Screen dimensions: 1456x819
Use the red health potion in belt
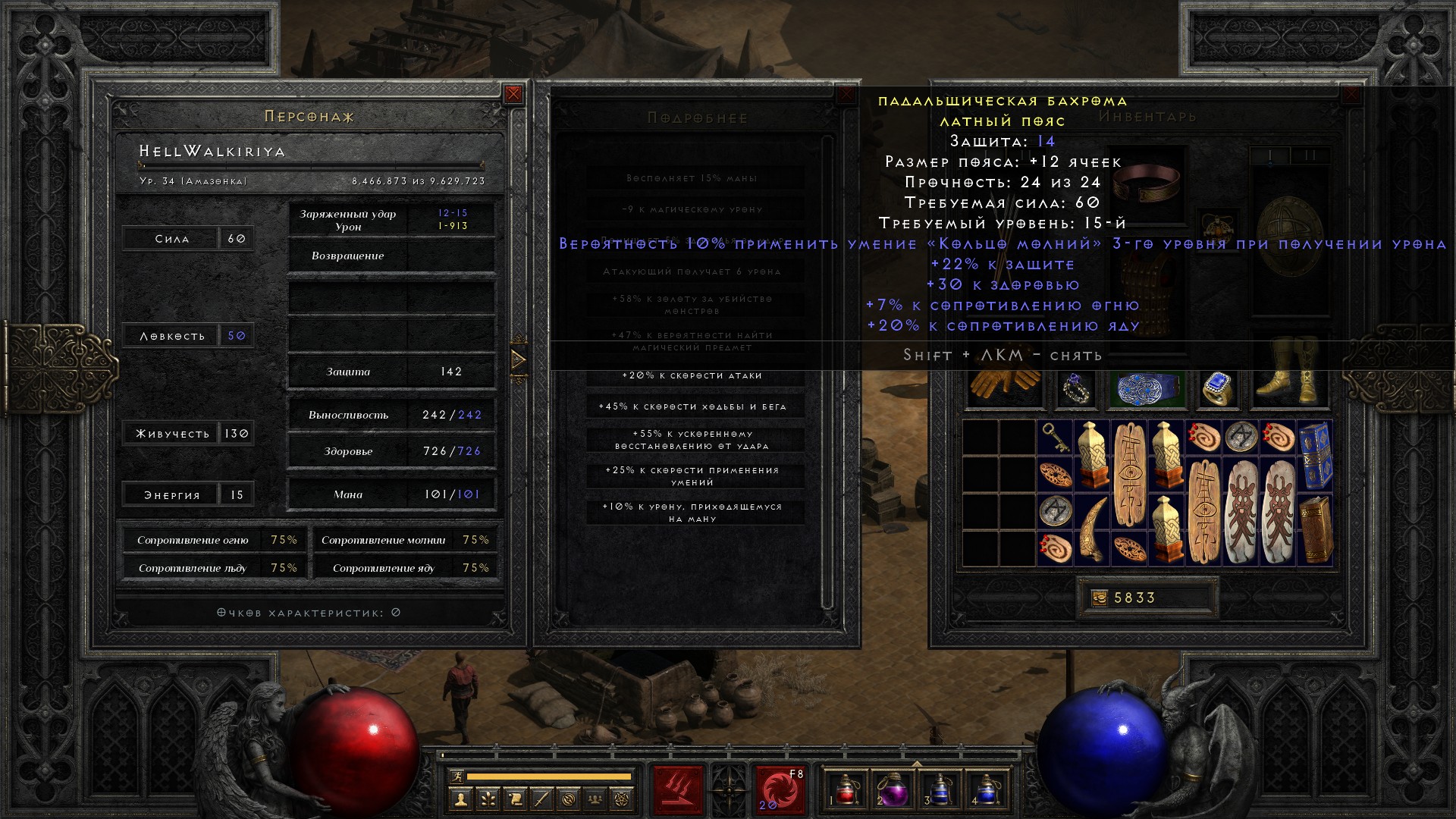pos(846,790)
